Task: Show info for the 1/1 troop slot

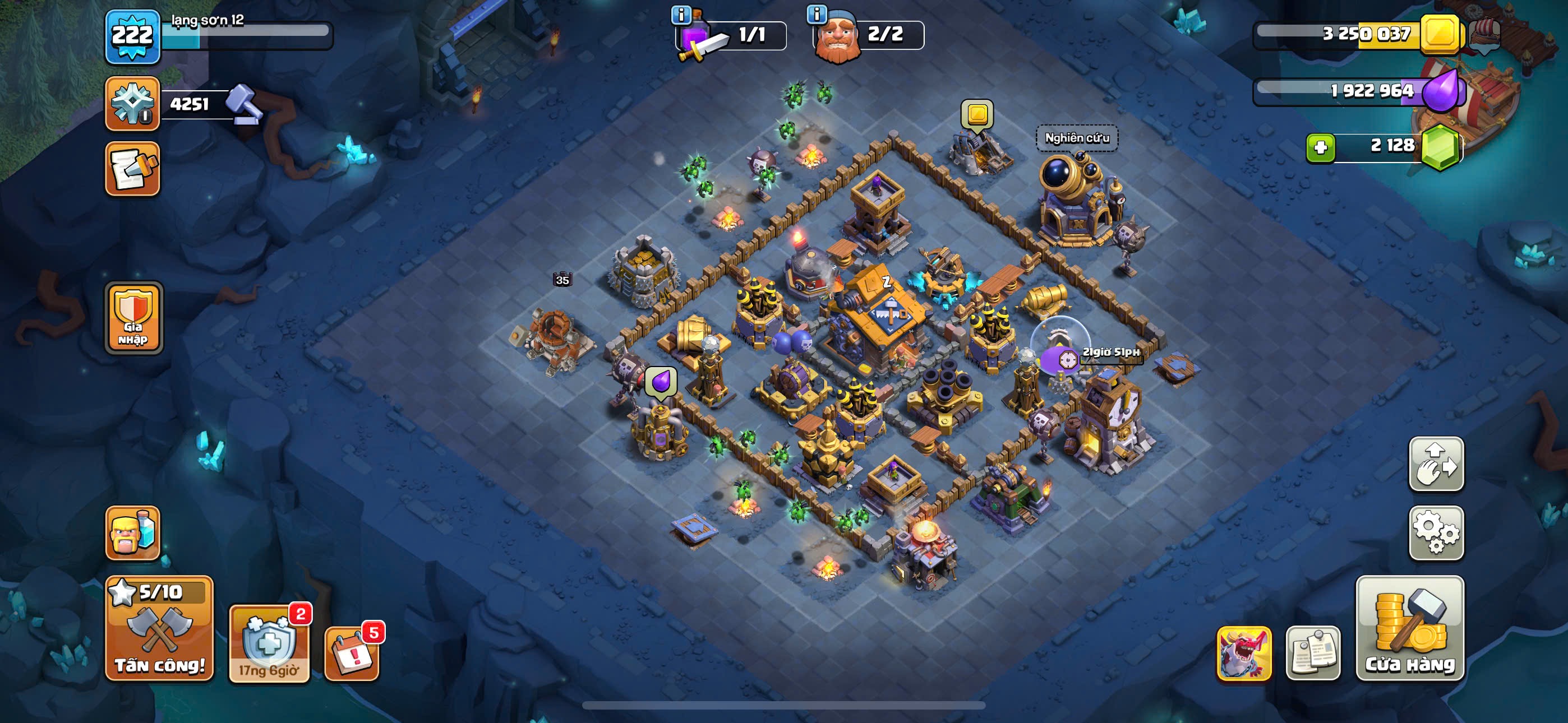Action: pyautogui.click(x=681, y=15)
